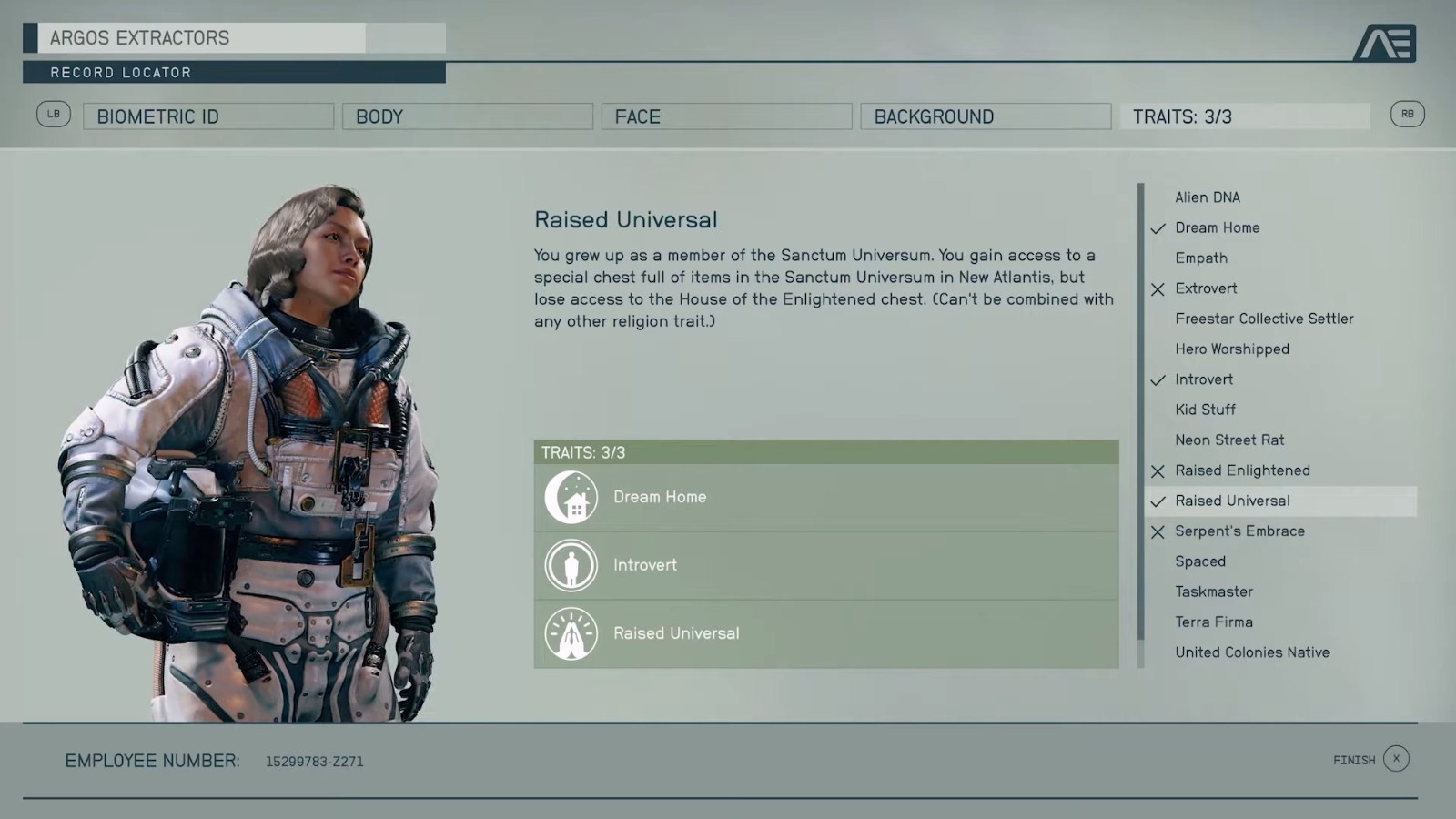Viewport: 1456px width, 819px height.
Task: Choose the Neon Street Rat trait
Action: [1228, 440]
